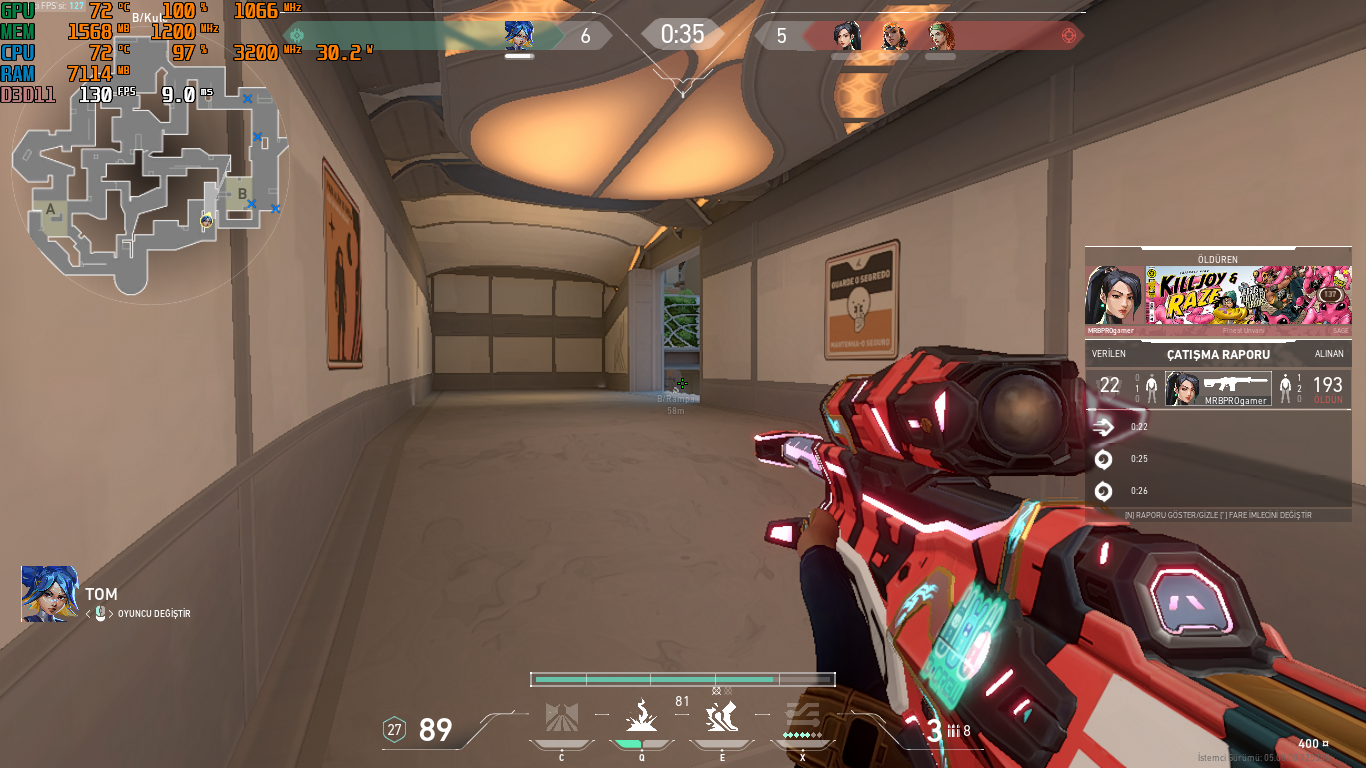
Task: Select the spiral damage event at 0:26
Action: [x=1104, y=491]
